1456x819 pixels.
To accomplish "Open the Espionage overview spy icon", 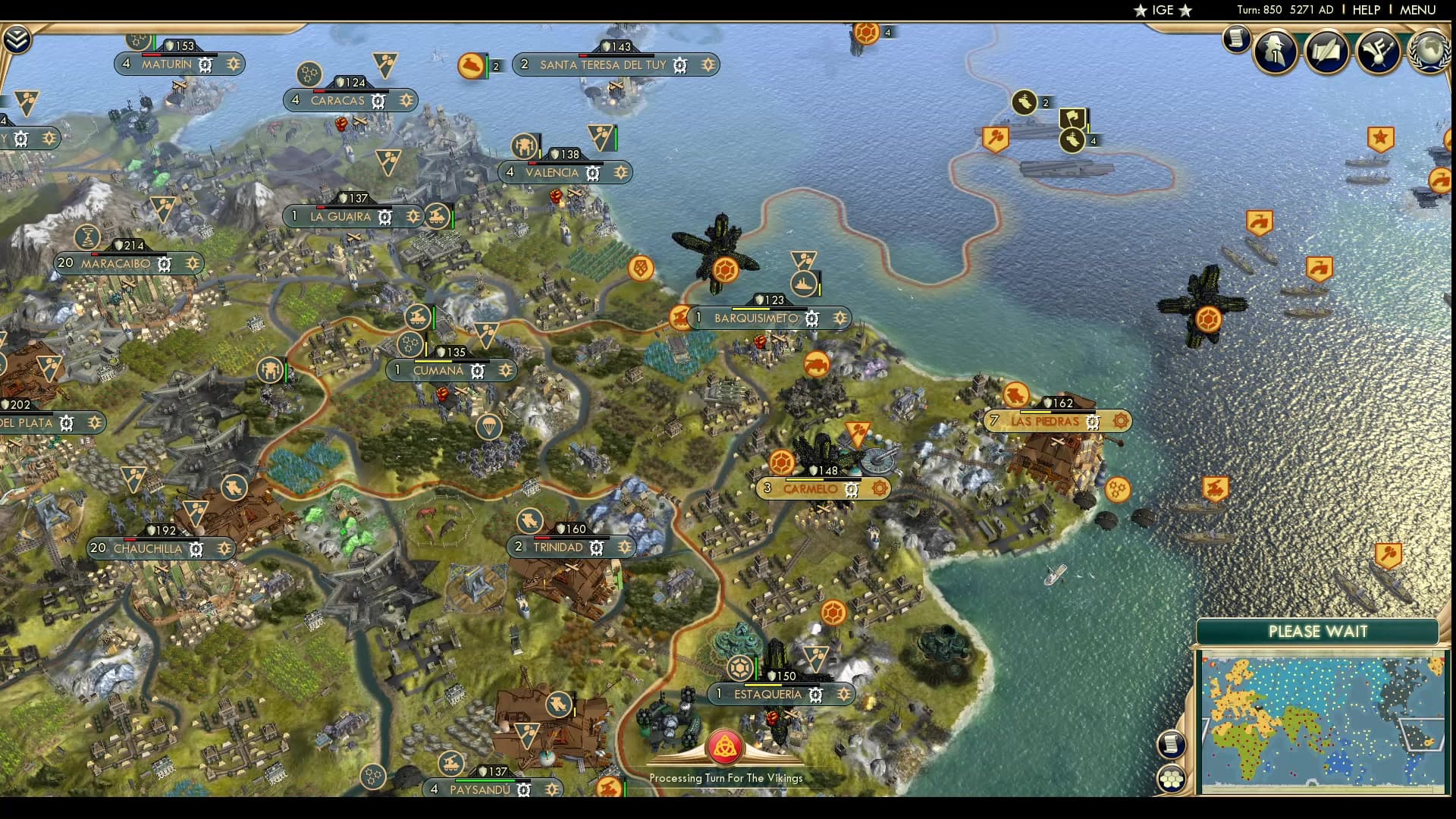I will coord(1277,52).
